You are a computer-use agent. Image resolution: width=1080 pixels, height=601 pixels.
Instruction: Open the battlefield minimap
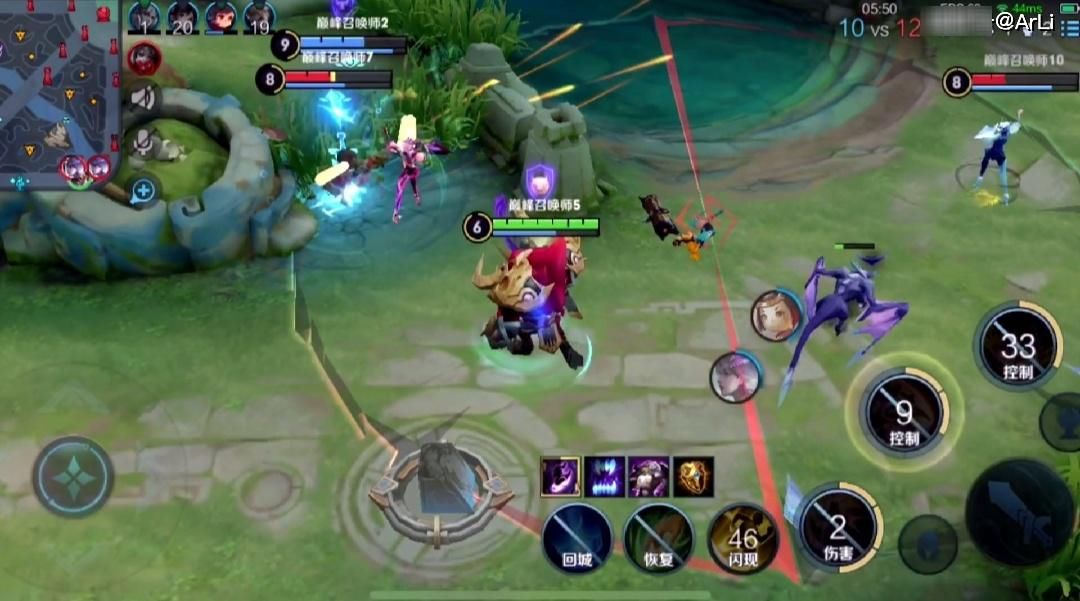58,92
